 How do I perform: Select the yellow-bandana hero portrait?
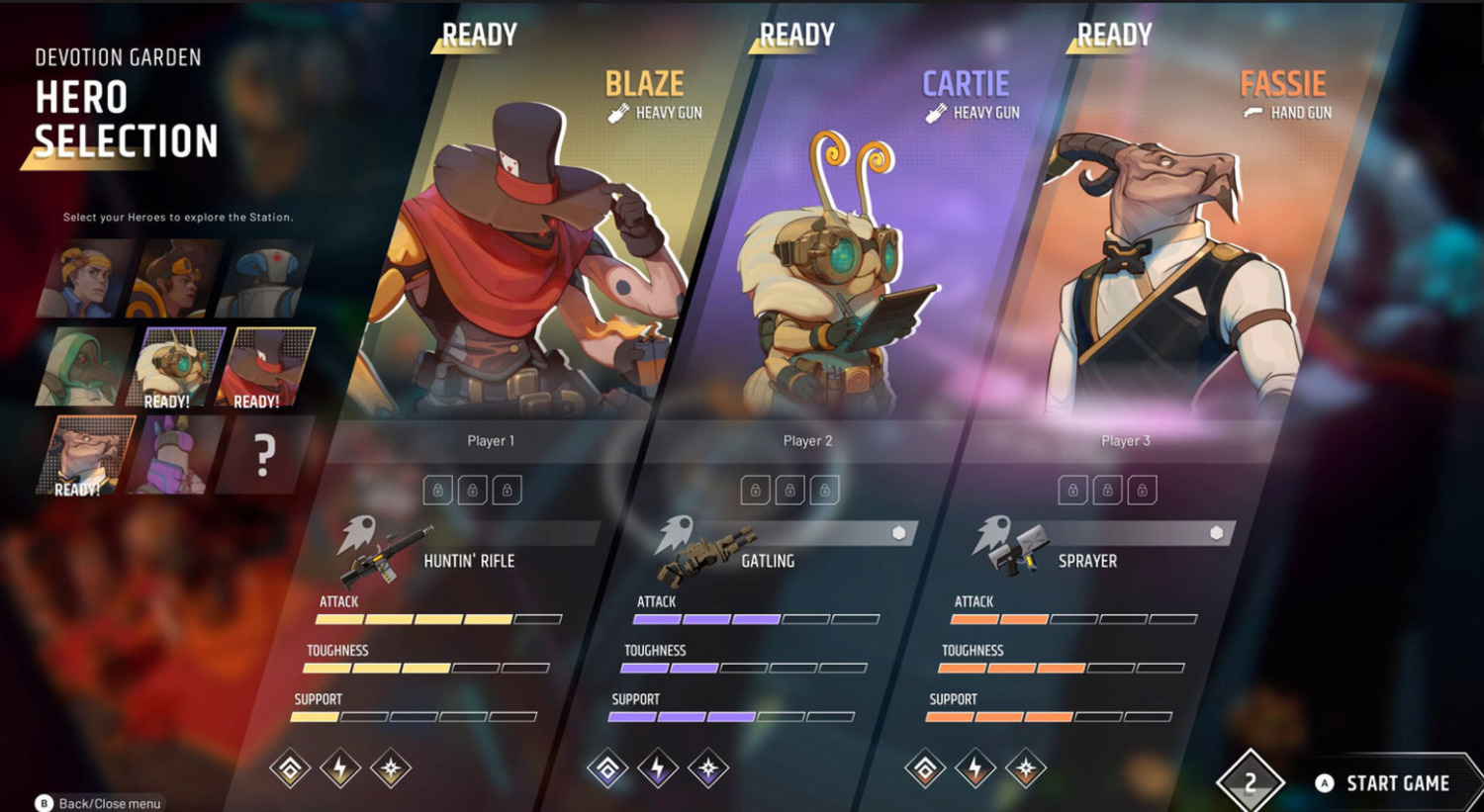[x=85, y=279]
